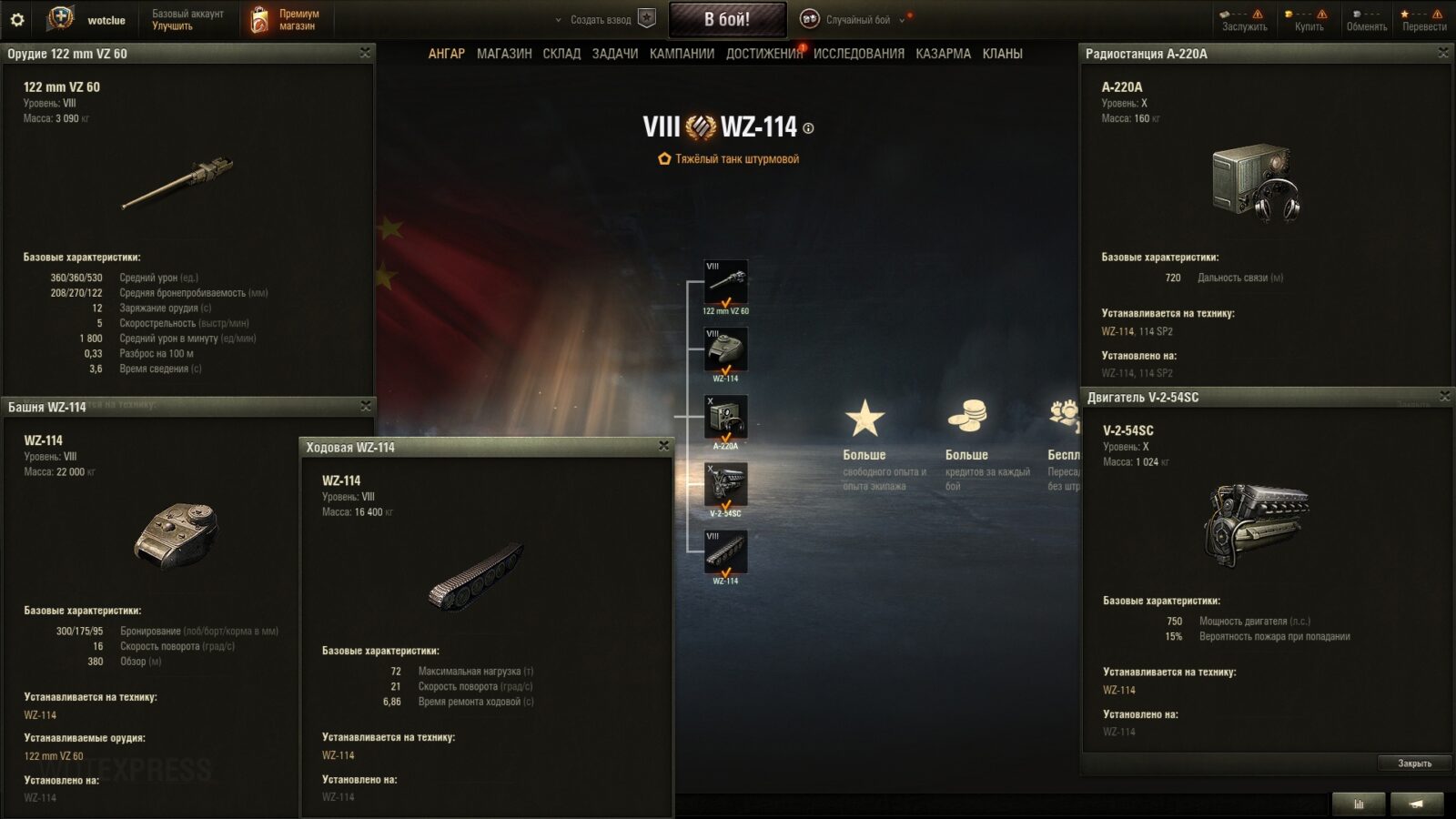The height and width of the screenshot is (819, 1456).
Task: Close the Орудие 122 mm VZ 60 panel
Action: pyautogui.click(x=365, y=53)
